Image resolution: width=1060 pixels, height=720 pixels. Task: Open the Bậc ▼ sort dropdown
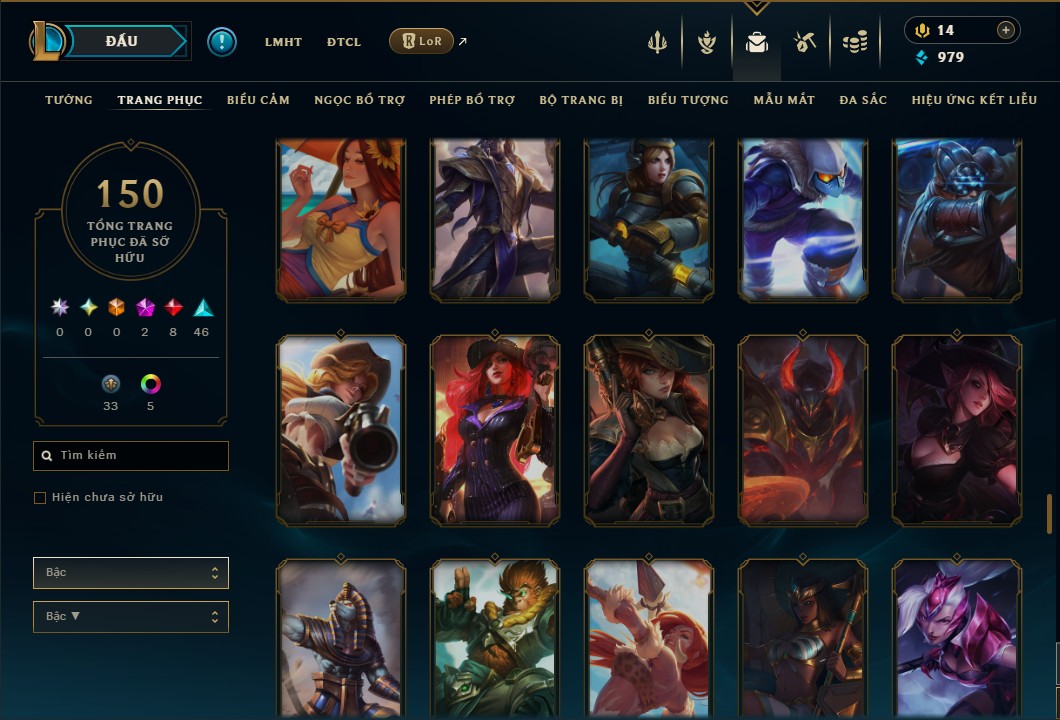click(131, 617)
